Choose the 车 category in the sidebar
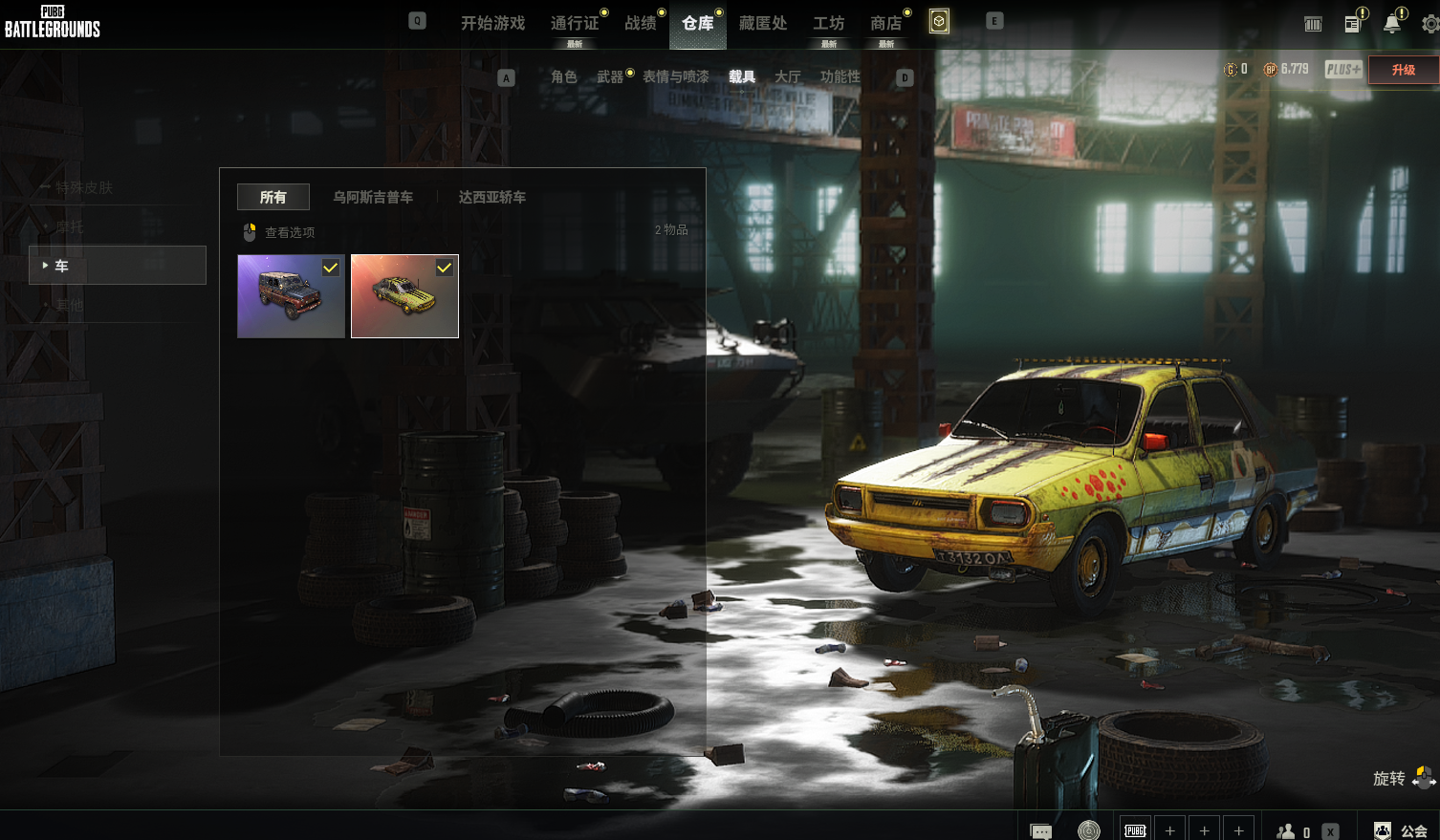This screenshot has width=1440, height=840. point(118,266)
